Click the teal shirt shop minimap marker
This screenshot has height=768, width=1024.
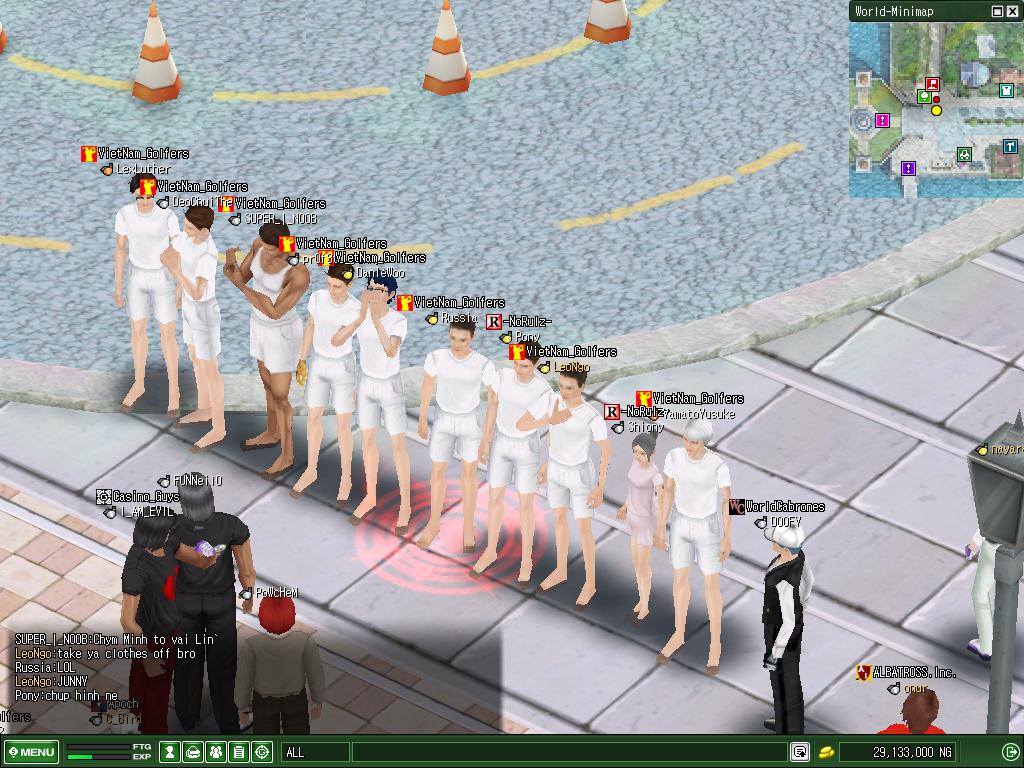click(1006, 90)
